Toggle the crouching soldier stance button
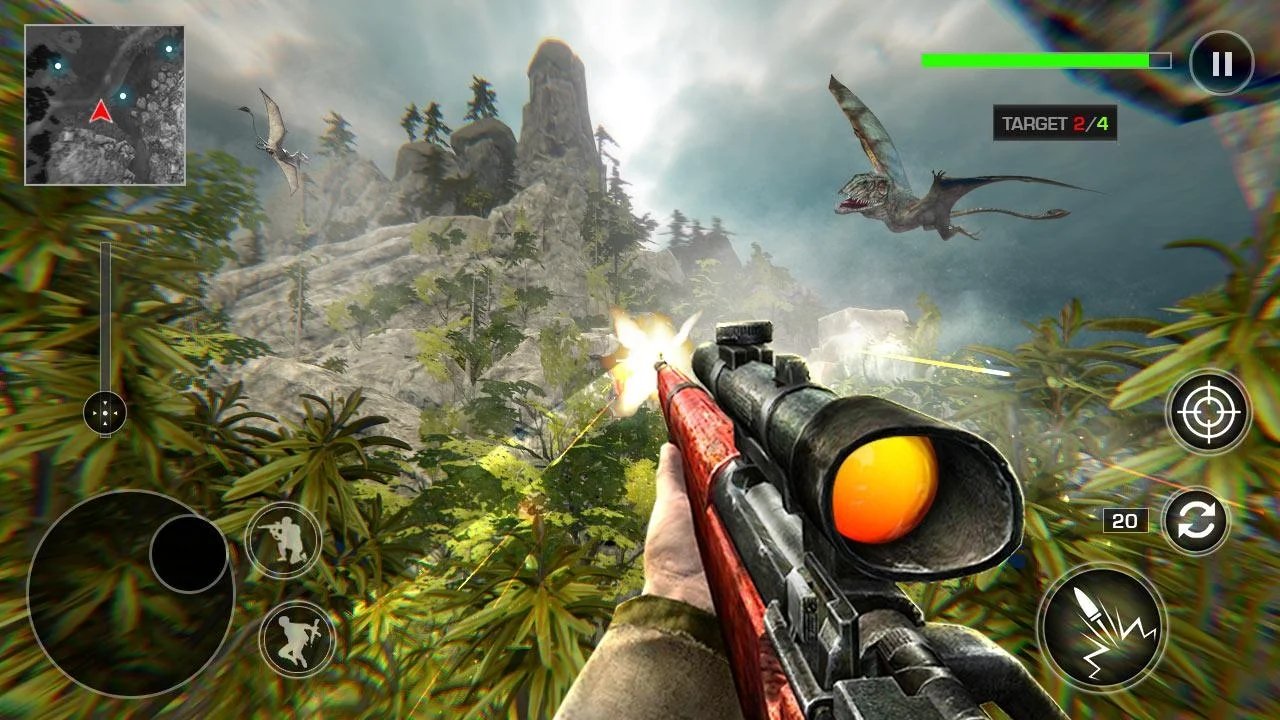Viewport: 1280px width, 720px height. (x=283, y=541)
